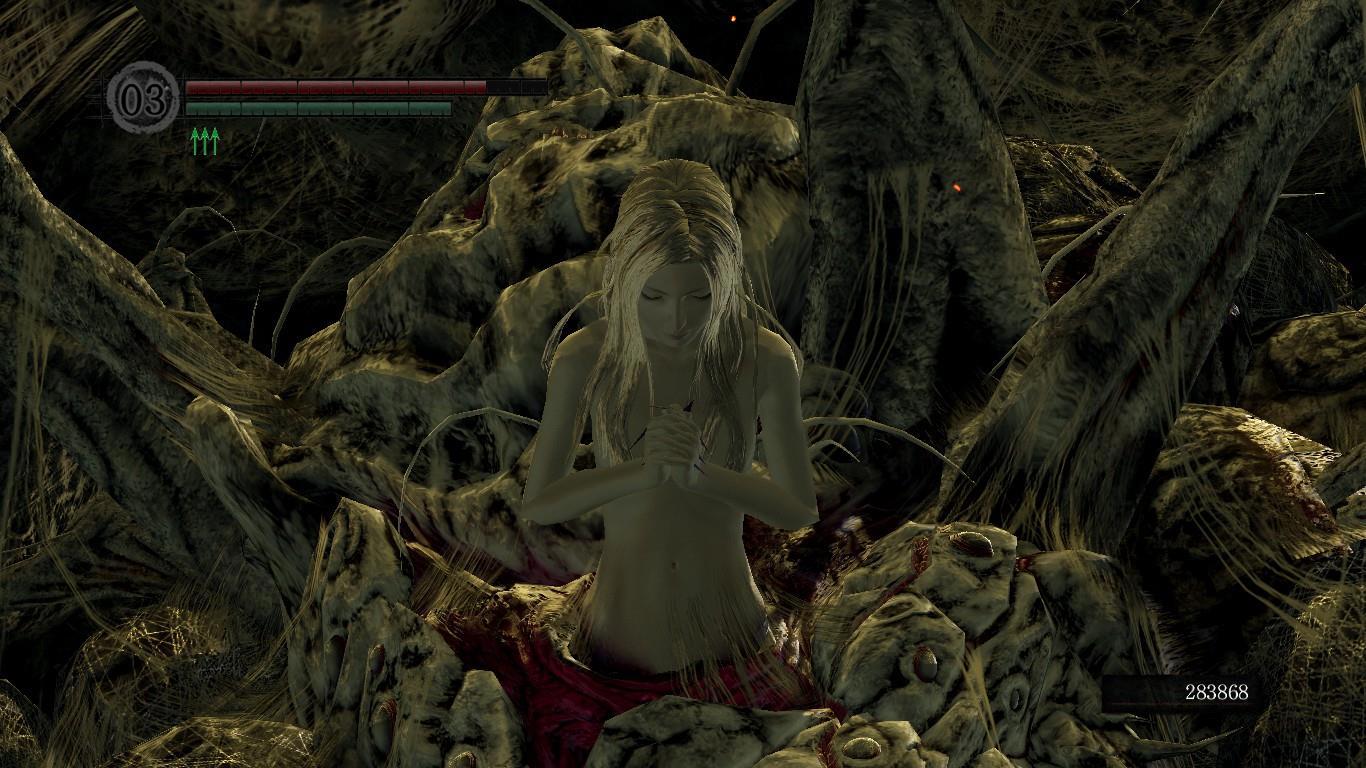Click the green arrows status effect icon

coord(204,141)
